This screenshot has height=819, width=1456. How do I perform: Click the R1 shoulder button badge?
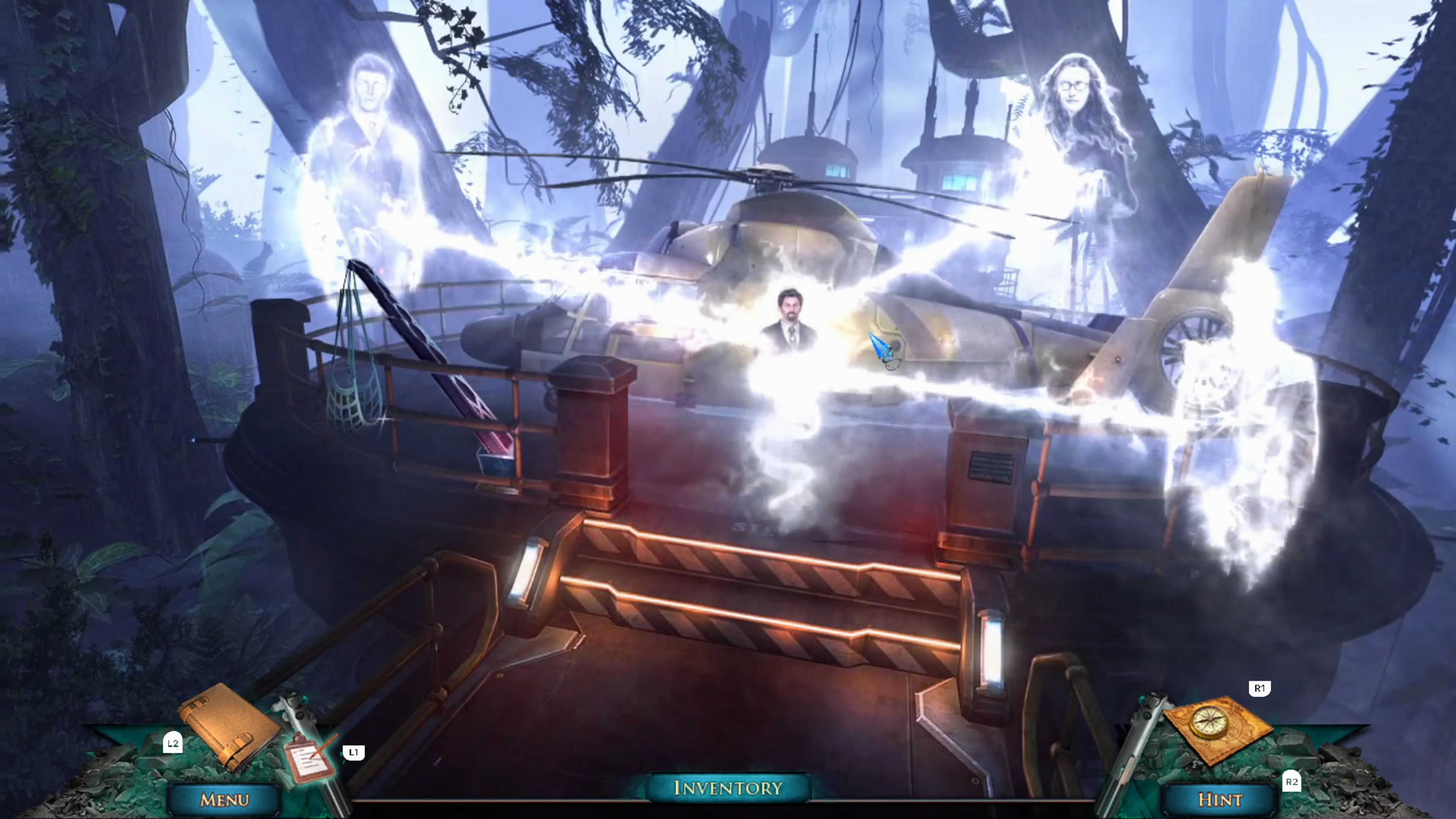click(1259, 689)
